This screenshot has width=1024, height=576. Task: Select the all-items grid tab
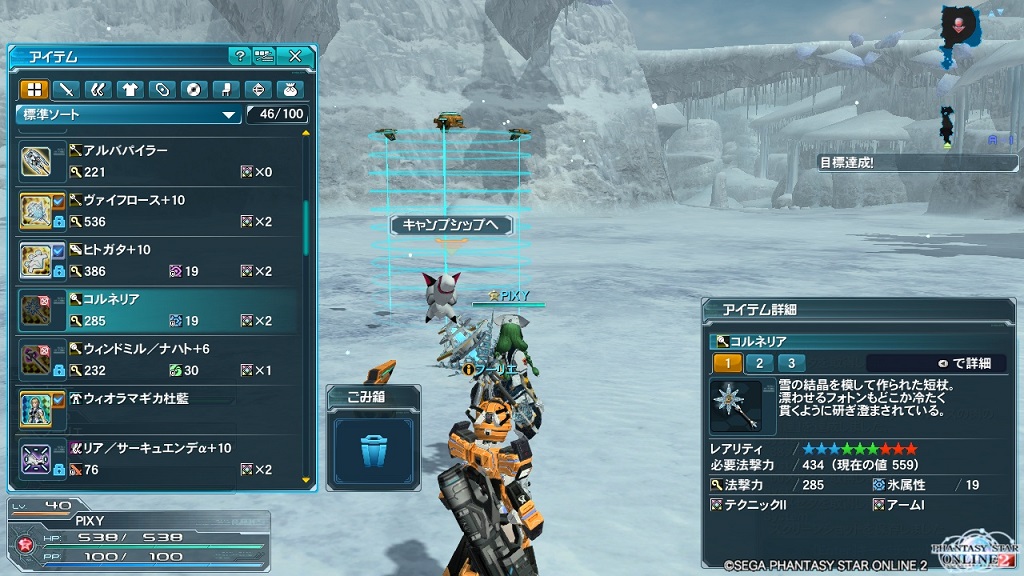[x=35, y=90]
